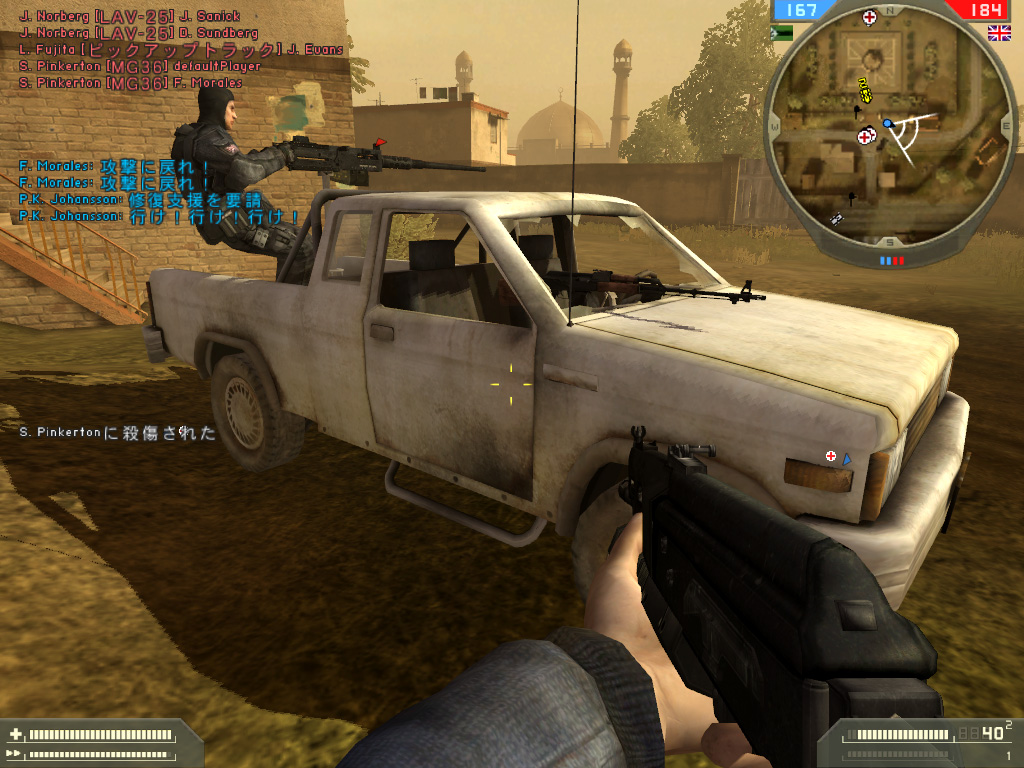Image resolution: width=1024 pixels, height=768 pixels.
Task: Click the green team flag icon
Action: point(782,33)
